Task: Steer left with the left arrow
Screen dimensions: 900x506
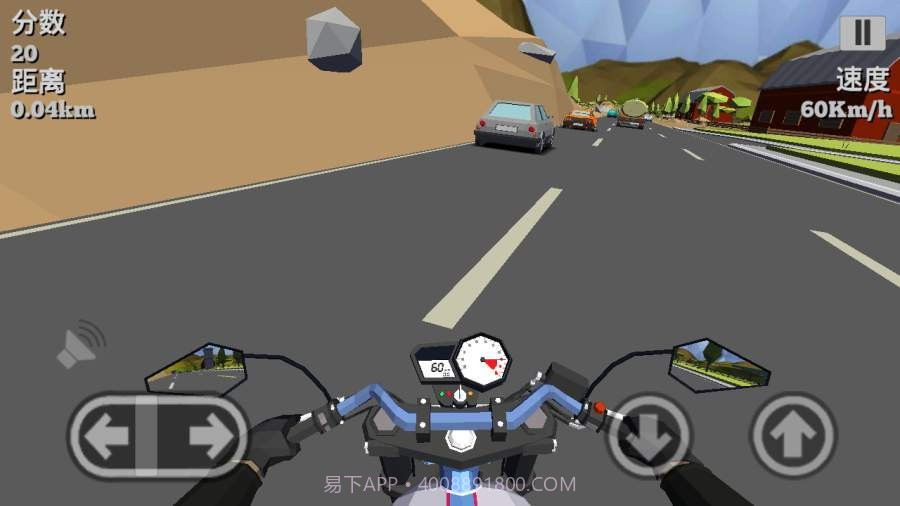Action: [x=109, y=435]
